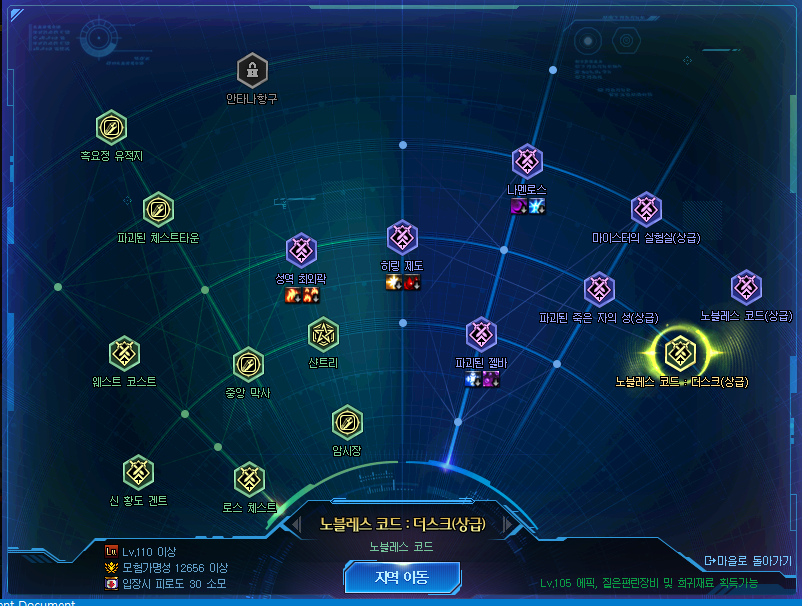Select the 암시장 map node

[x=347, y=422]
